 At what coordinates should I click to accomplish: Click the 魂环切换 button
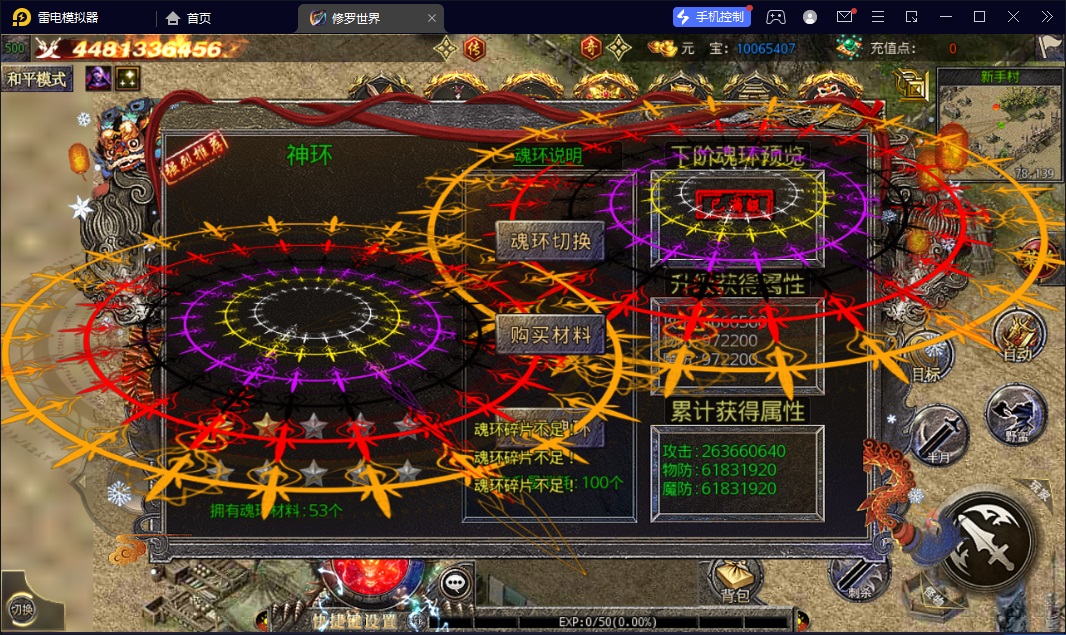tap(550, 242)
